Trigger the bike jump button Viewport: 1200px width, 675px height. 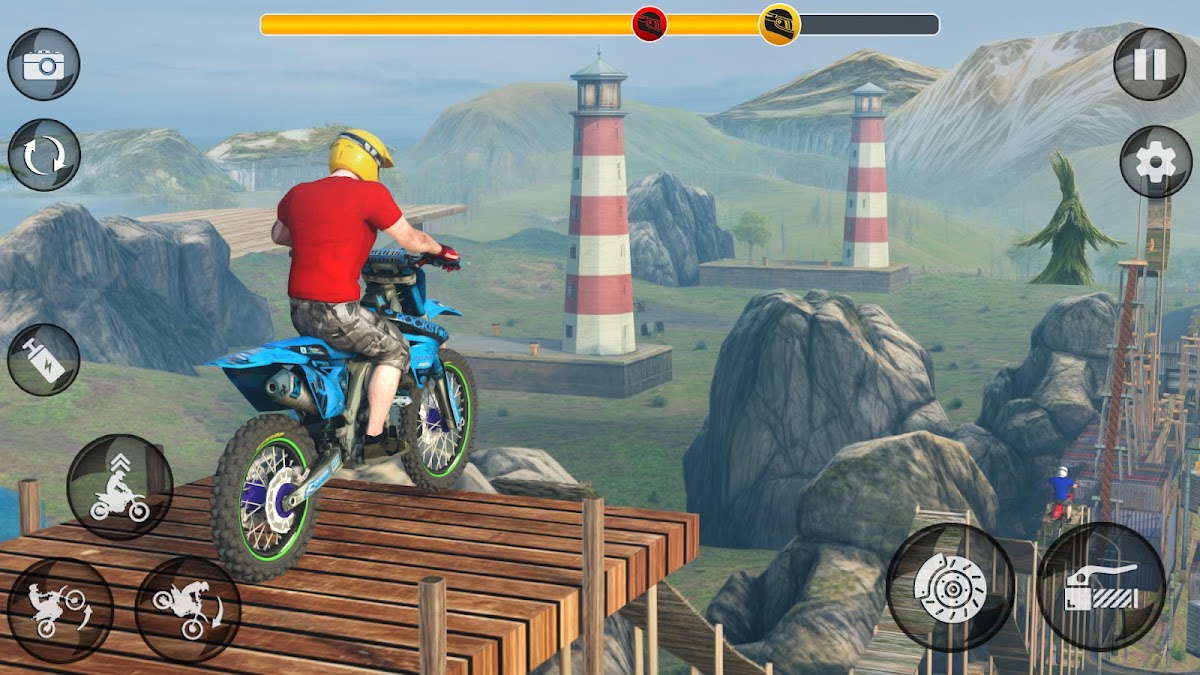(120, 488)
